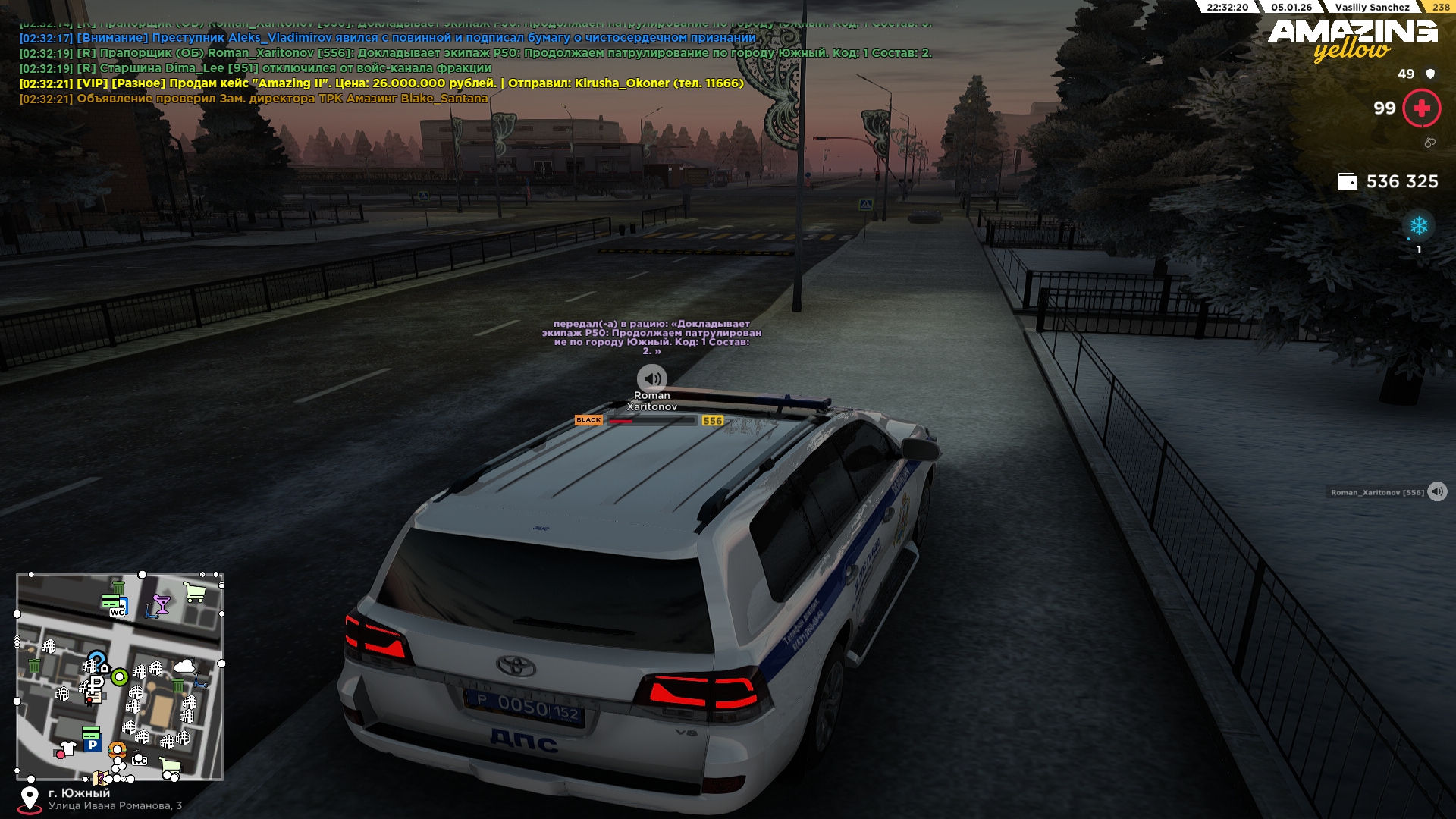
Task: Click the speaker icon beside Roman_Xaritonov [556]
Action: [x=1437, y=492]
